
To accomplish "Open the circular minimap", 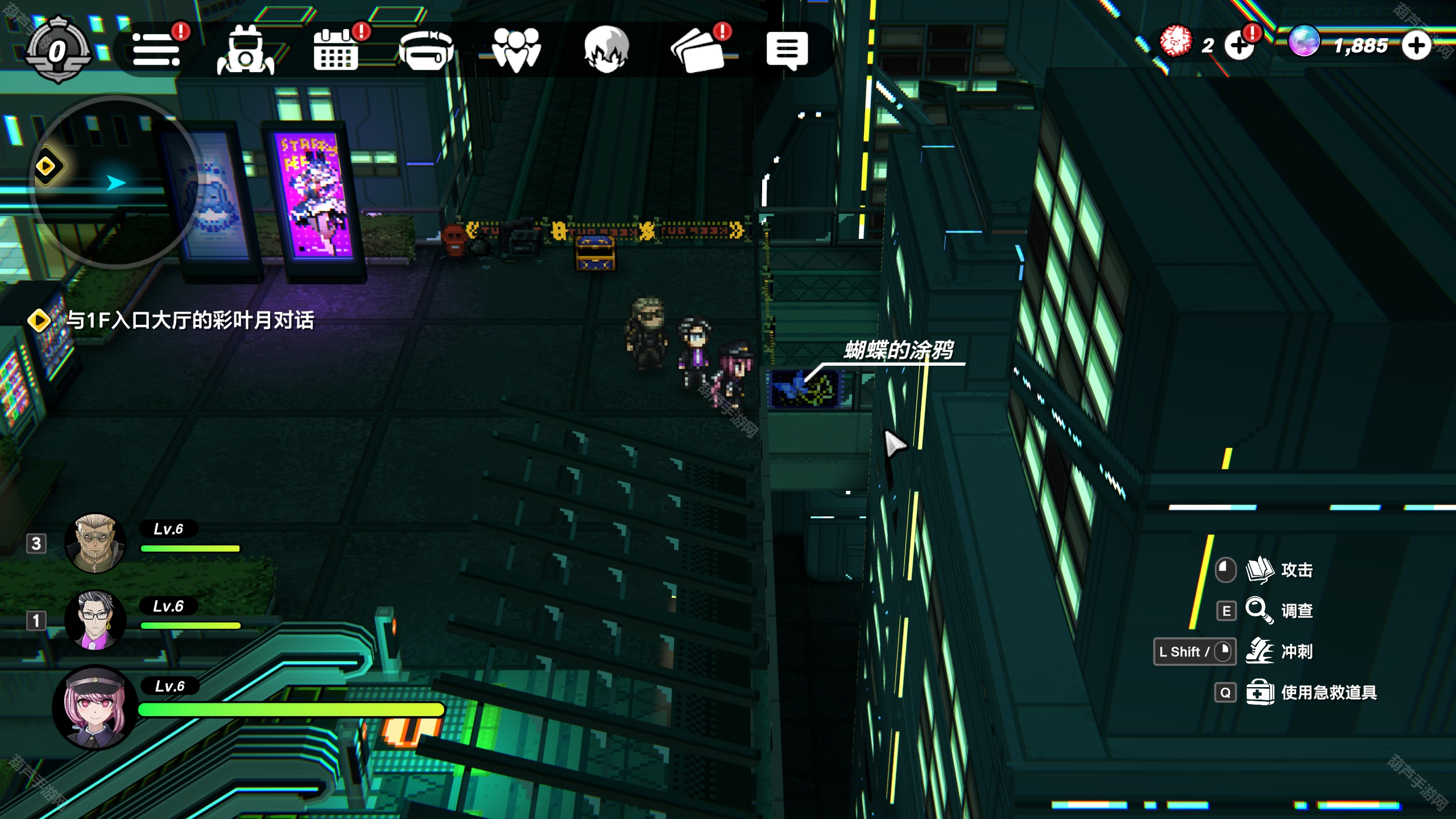I will coord(117,181).
